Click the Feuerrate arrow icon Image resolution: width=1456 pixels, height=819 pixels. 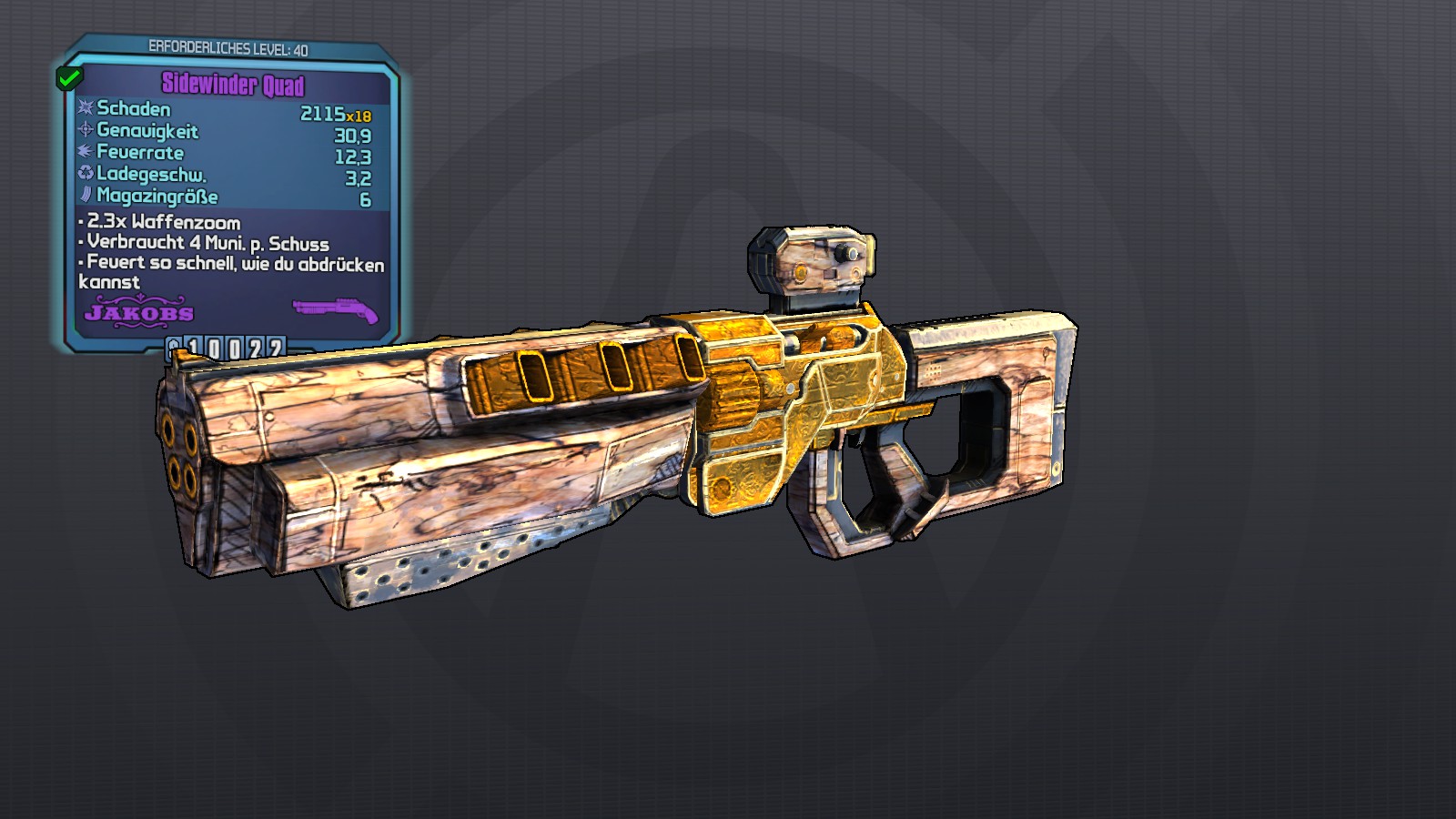pos(86,153)
